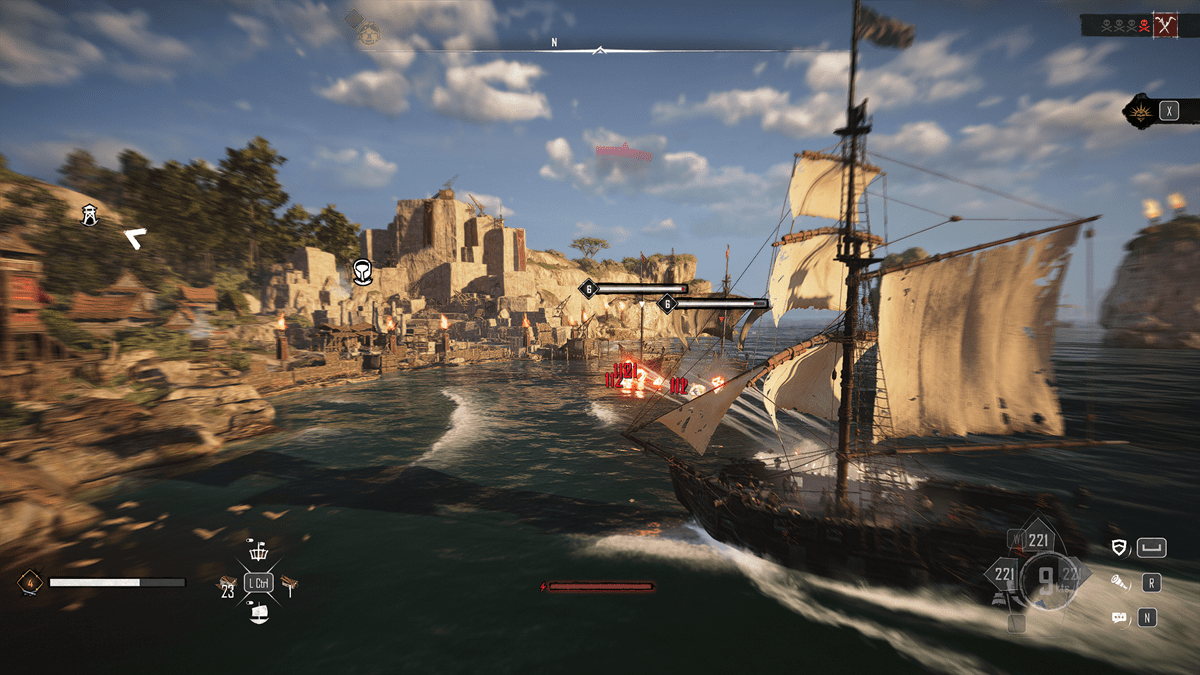Click the helmet marker over the fort
The height and width of the screenshot is (675, 1200).
click(363, 271)
